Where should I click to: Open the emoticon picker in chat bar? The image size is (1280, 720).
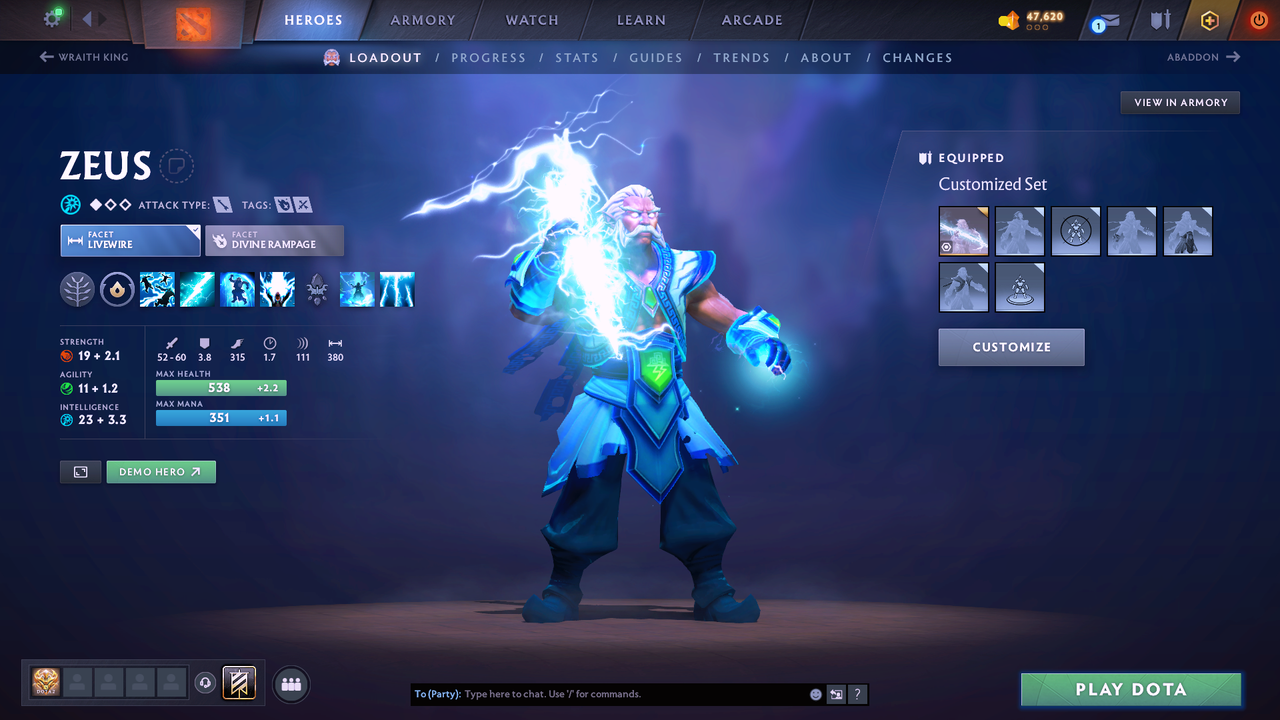coord(814,693)
